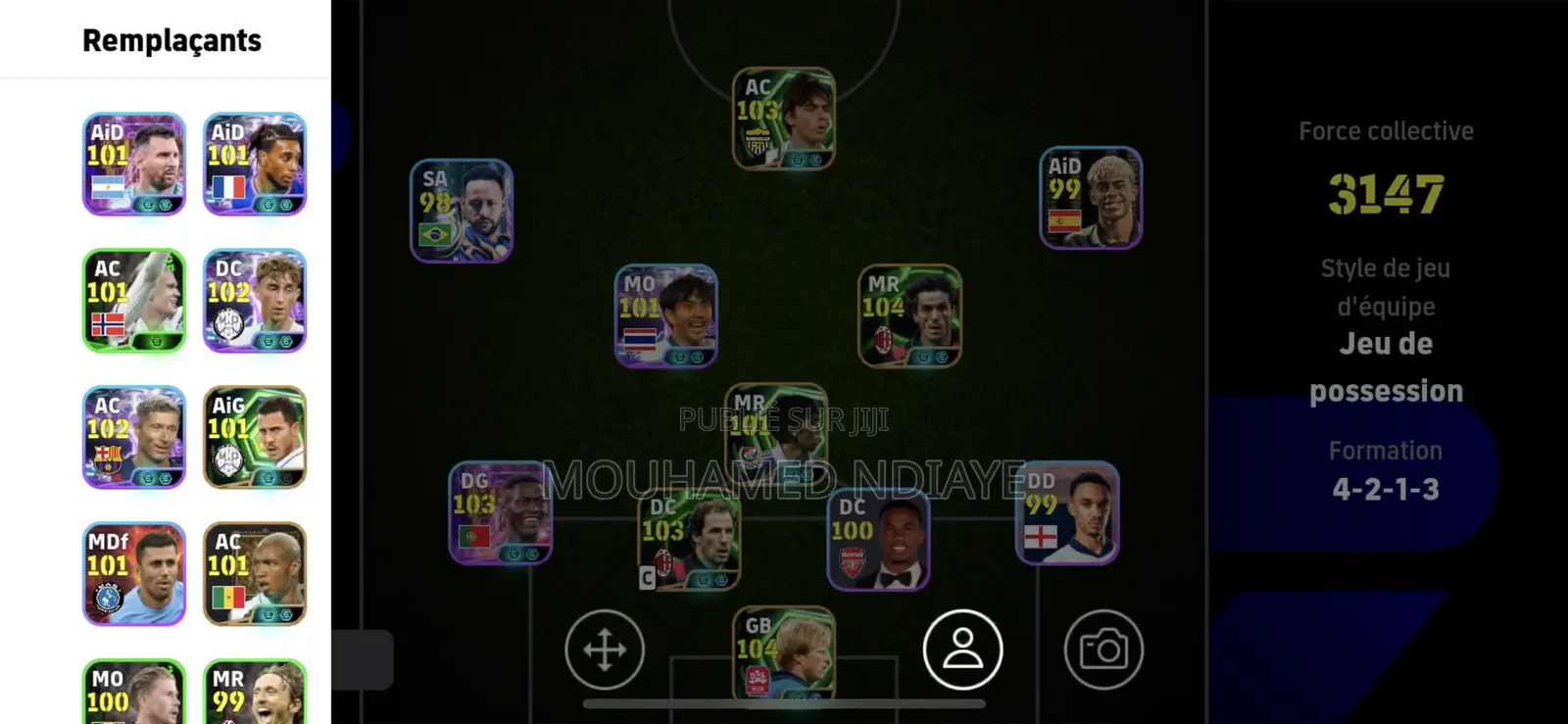Select the SA 98 Brazilian striker card
Viewport: 1568px width, 724px height.
[461, 211]
